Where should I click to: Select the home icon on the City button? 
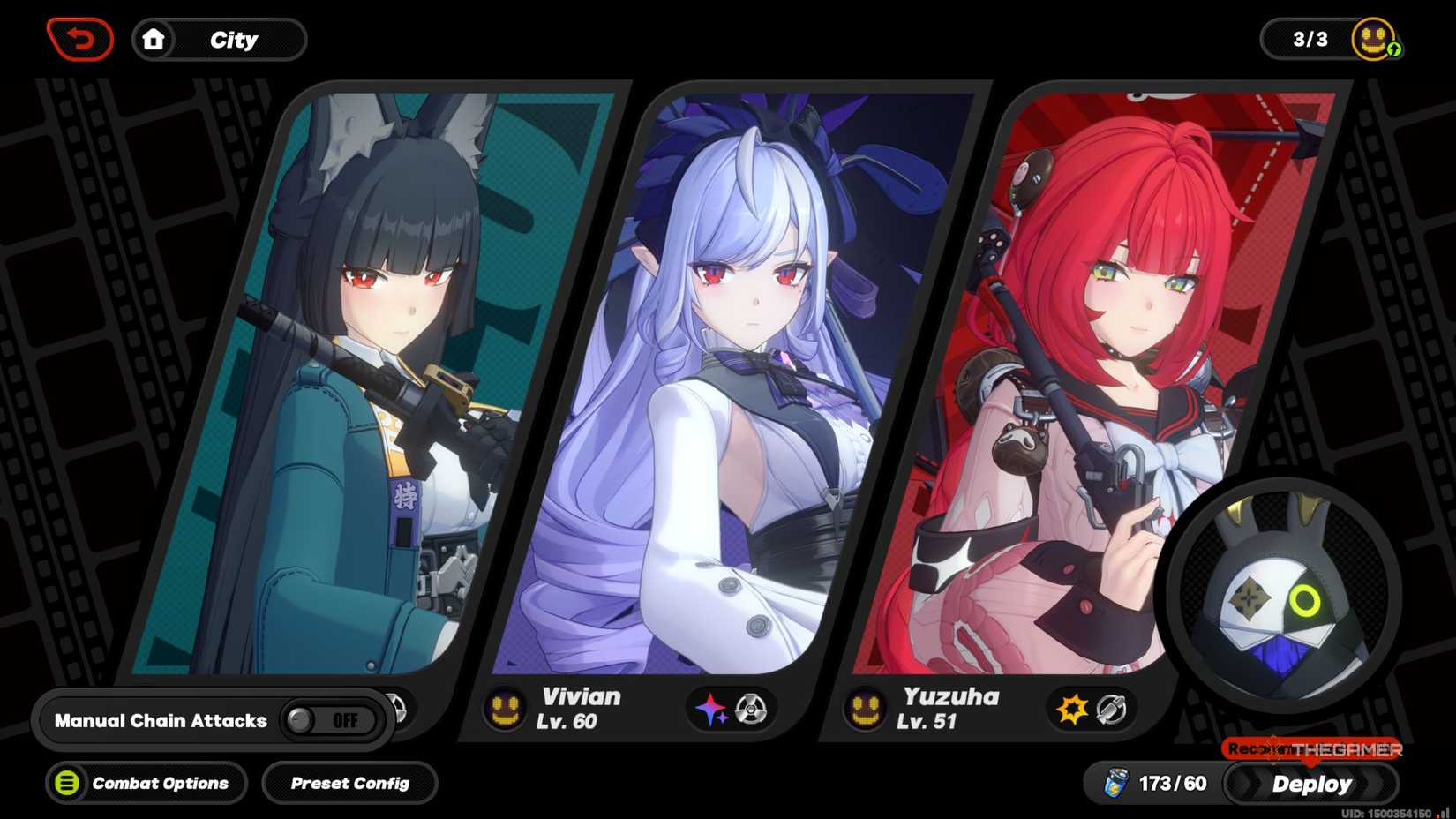click(154, 39)
